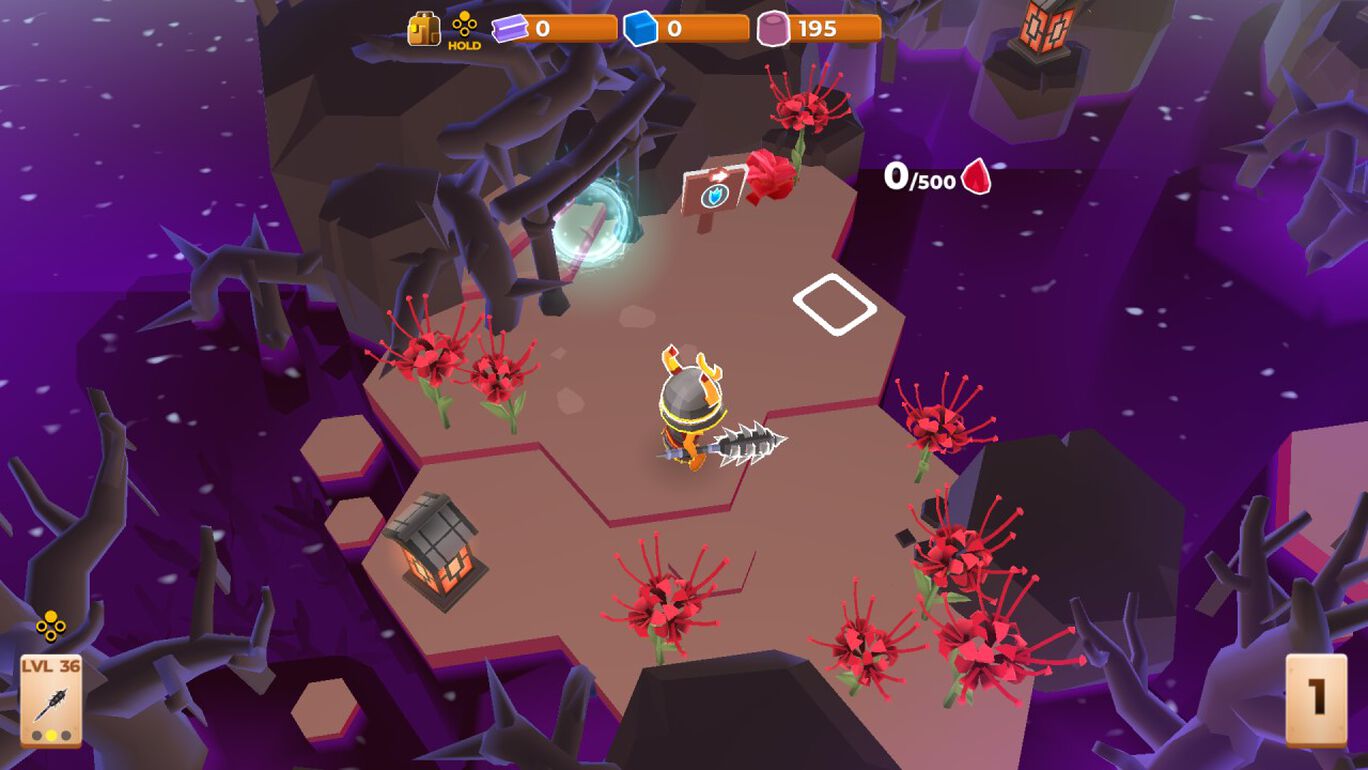Open the backpack inventory icon

[x=424, y=29]
